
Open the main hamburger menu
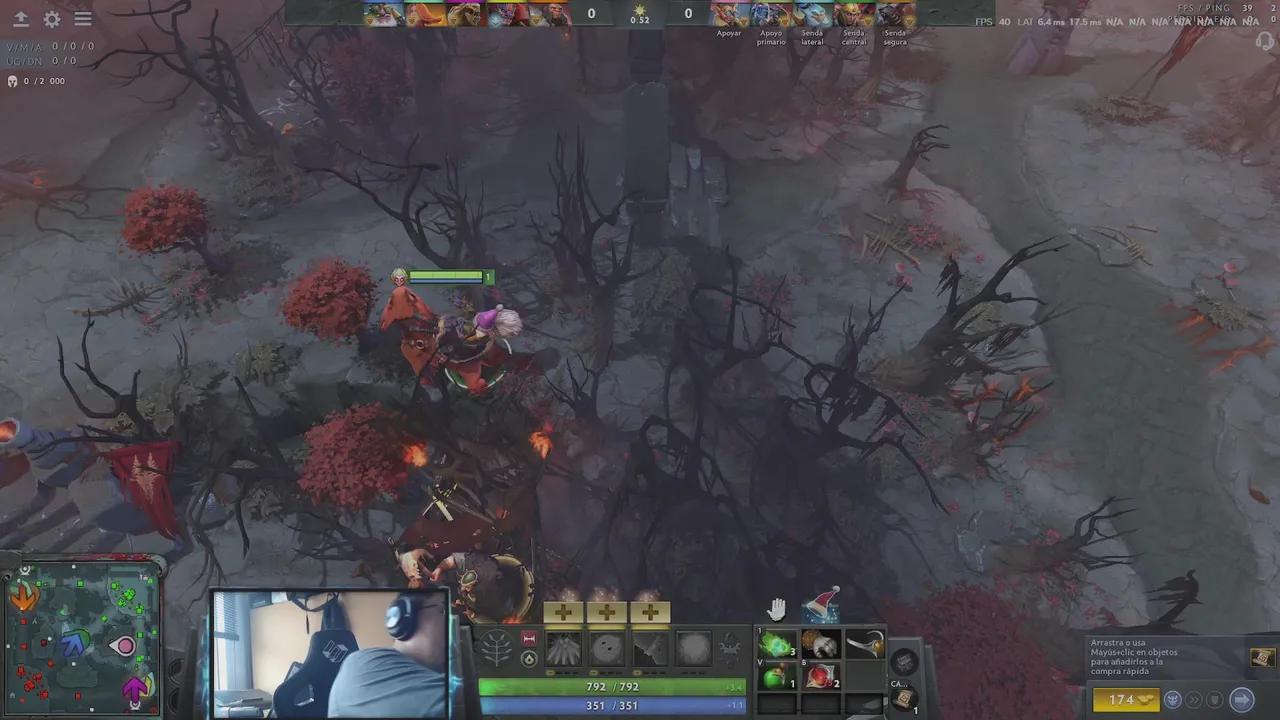click(x=83, y=18)
